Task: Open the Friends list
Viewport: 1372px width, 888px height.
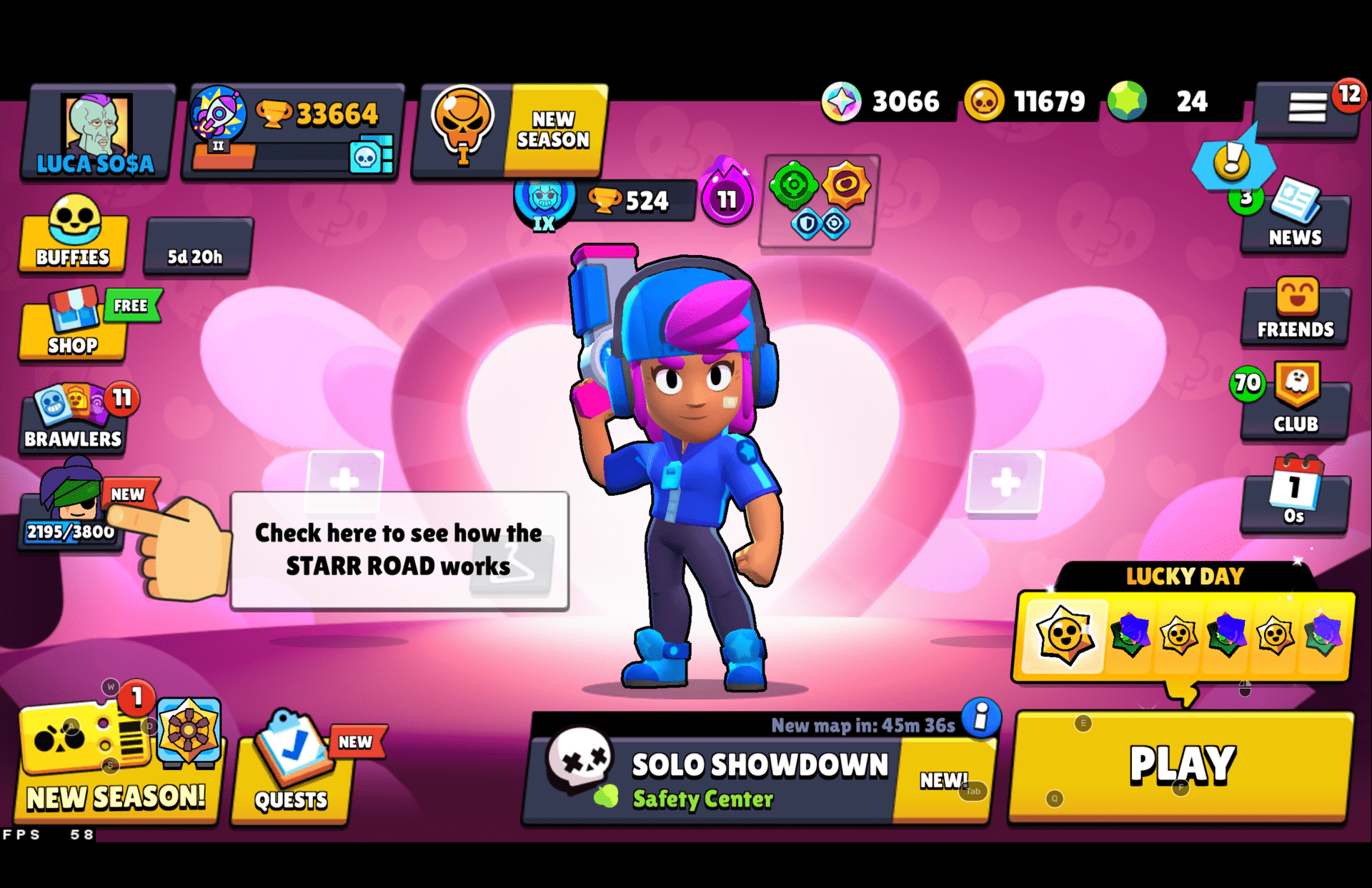Action: pyautogui.click(x=1295, y=314)
